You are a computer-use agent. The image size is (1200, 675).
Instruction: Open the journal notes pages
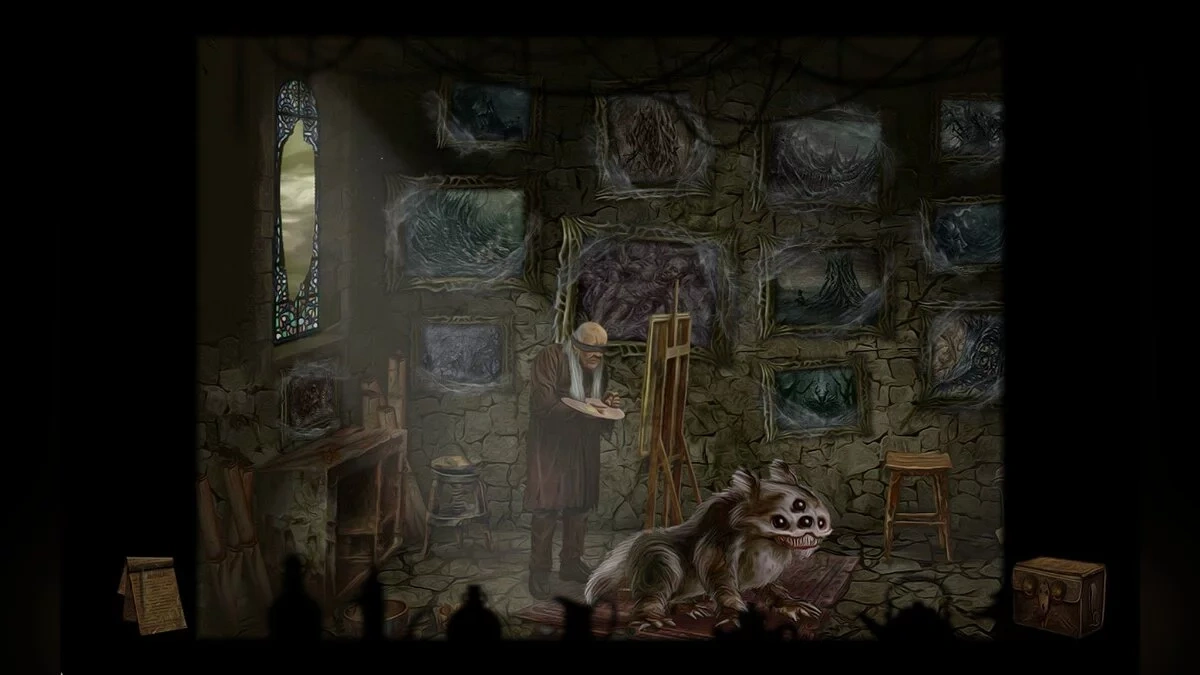click(x=152, y=594)
